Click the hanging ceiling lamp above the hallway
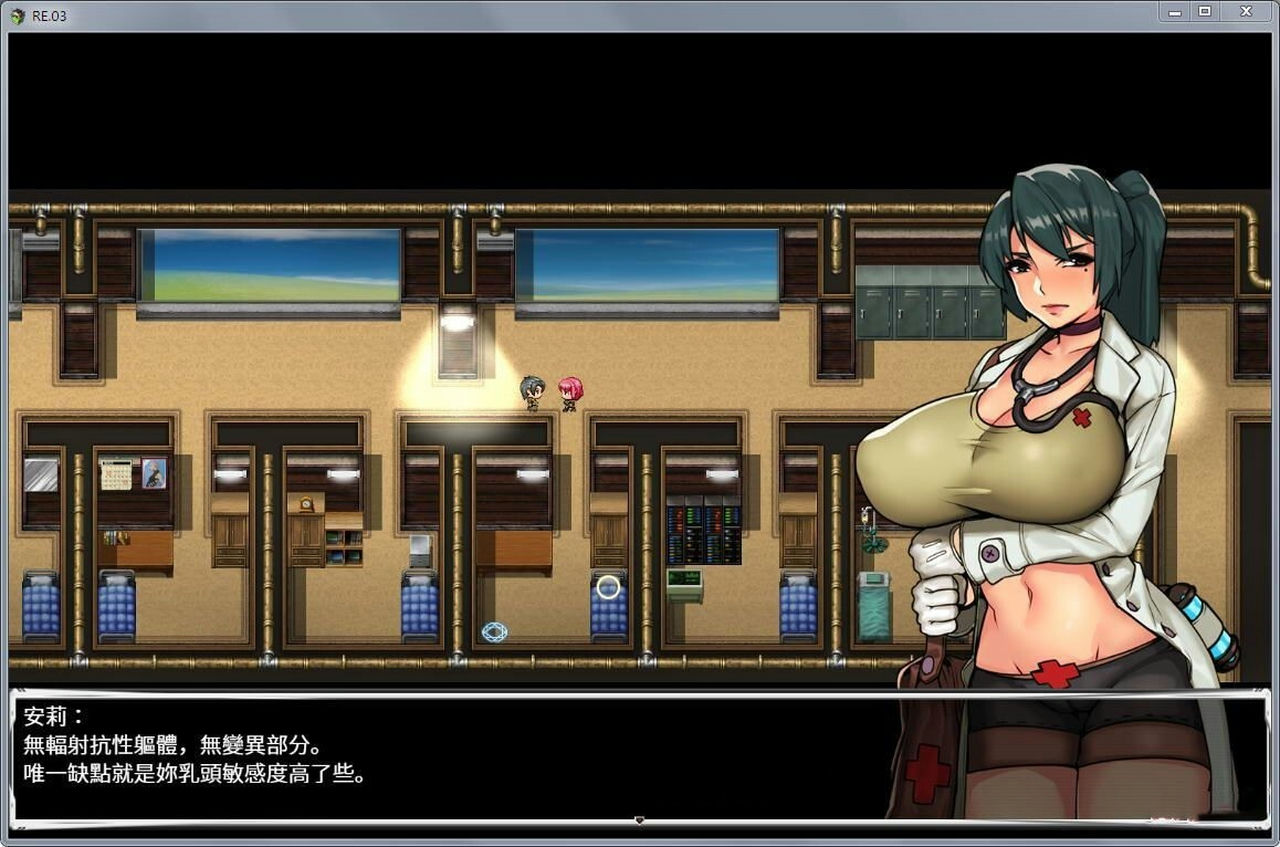This screenshot has height=847, width=1280. click(x=457, y=321)
